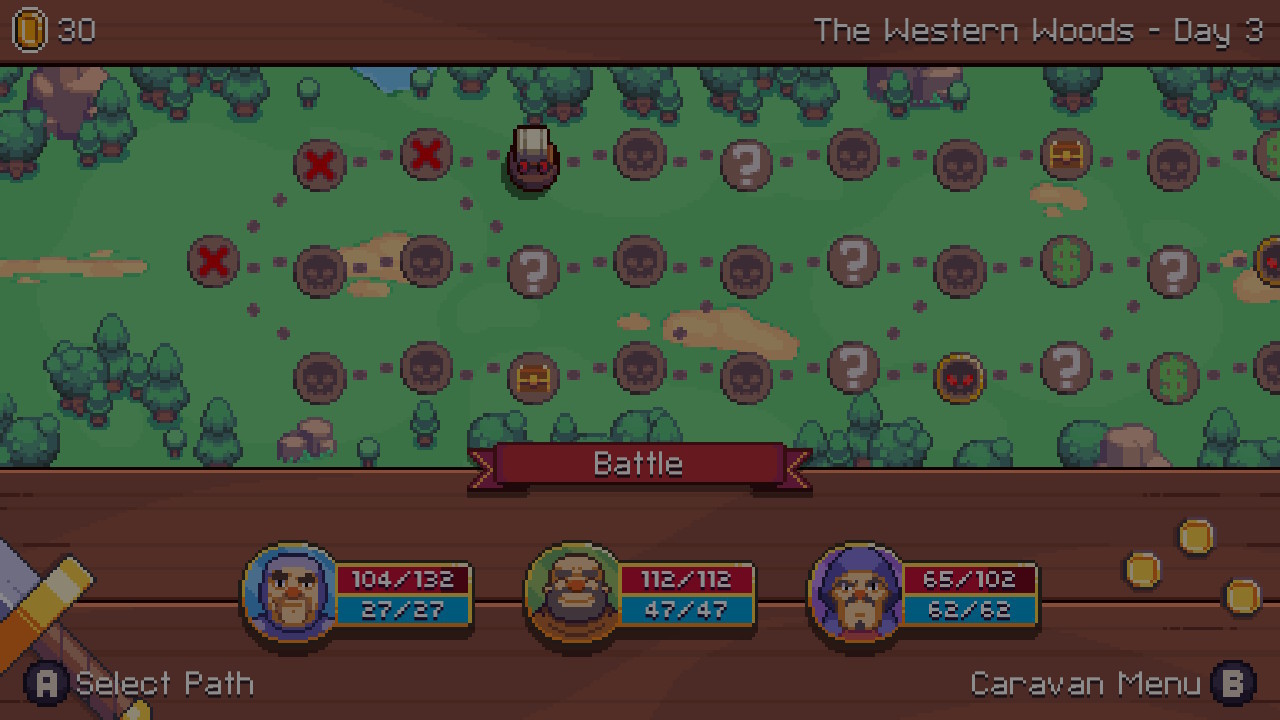Choose the fully visible red-eyed skull node
Image resolution: width=1280 pixels, height=720 pixels.
[x=959, y=378]
